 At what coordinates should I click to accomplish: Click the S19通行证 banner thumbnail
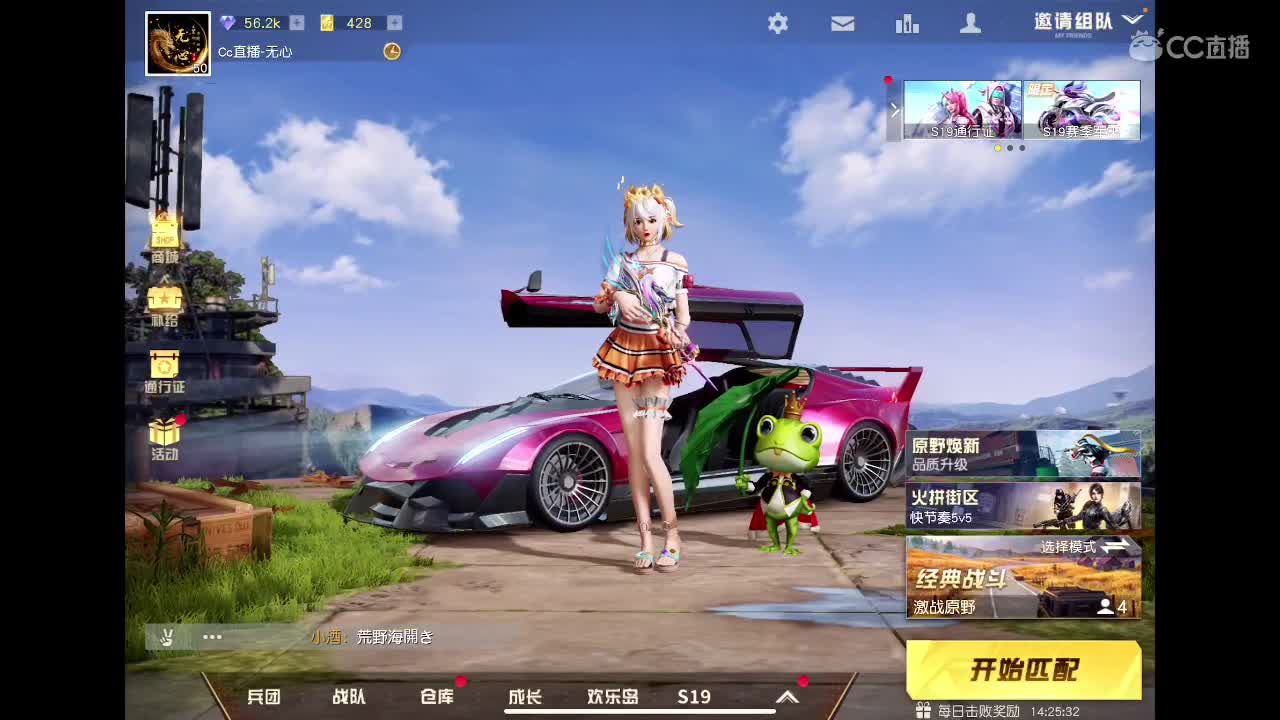[963, 110]
